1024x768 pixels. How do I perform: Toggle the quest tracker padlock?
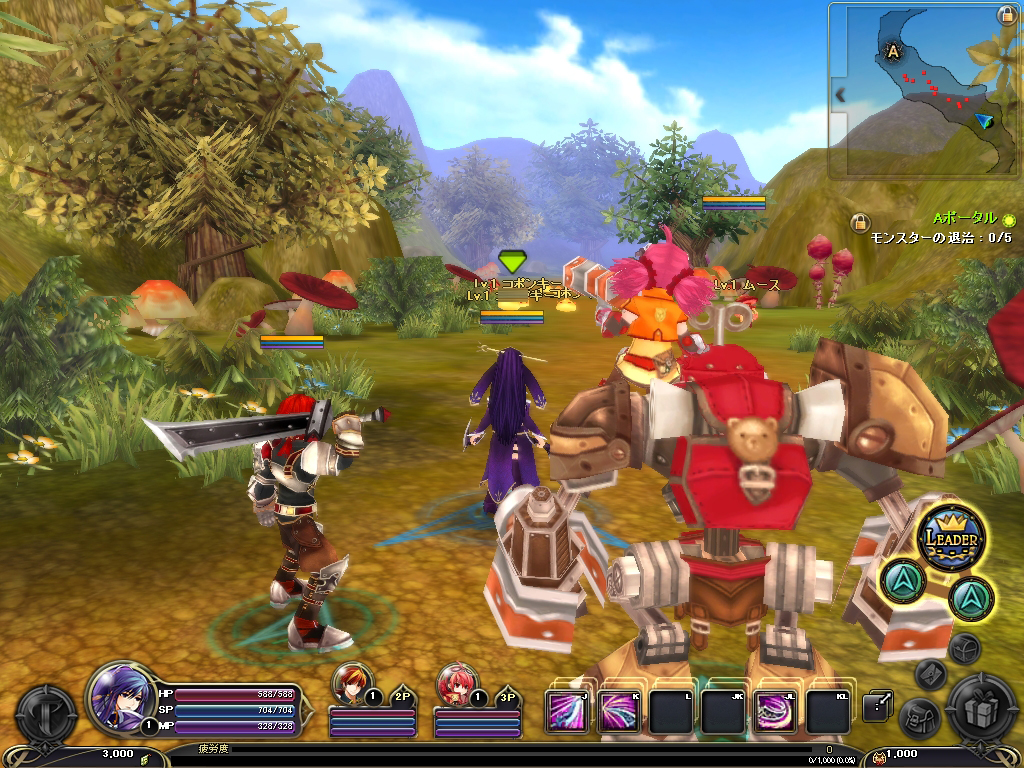tap(858, 222)
